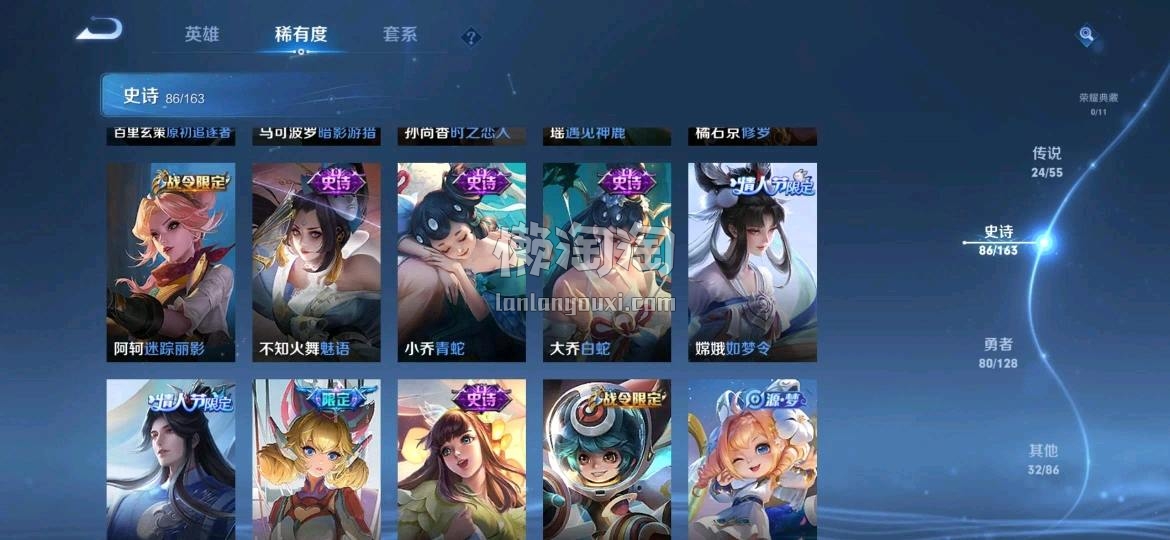The image size is (1170, 540).
Task: Select the 稀有度 tab
Action: [300, 34]
